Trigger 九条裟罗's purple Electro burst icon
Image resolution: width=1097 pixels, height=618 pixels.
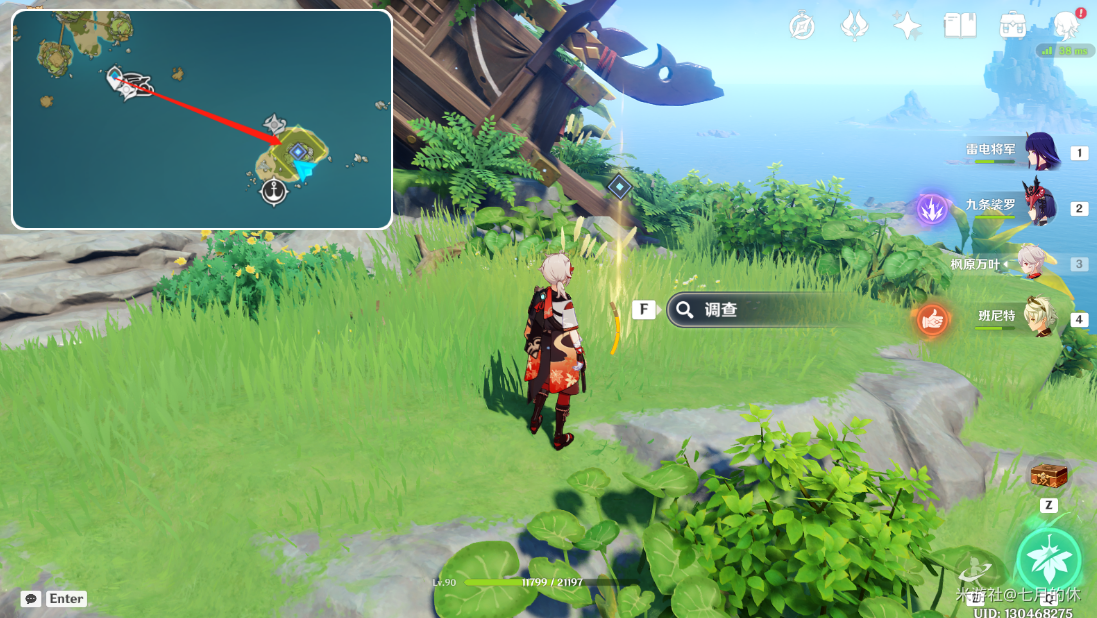pyautogui.click(x=932, y=209)
